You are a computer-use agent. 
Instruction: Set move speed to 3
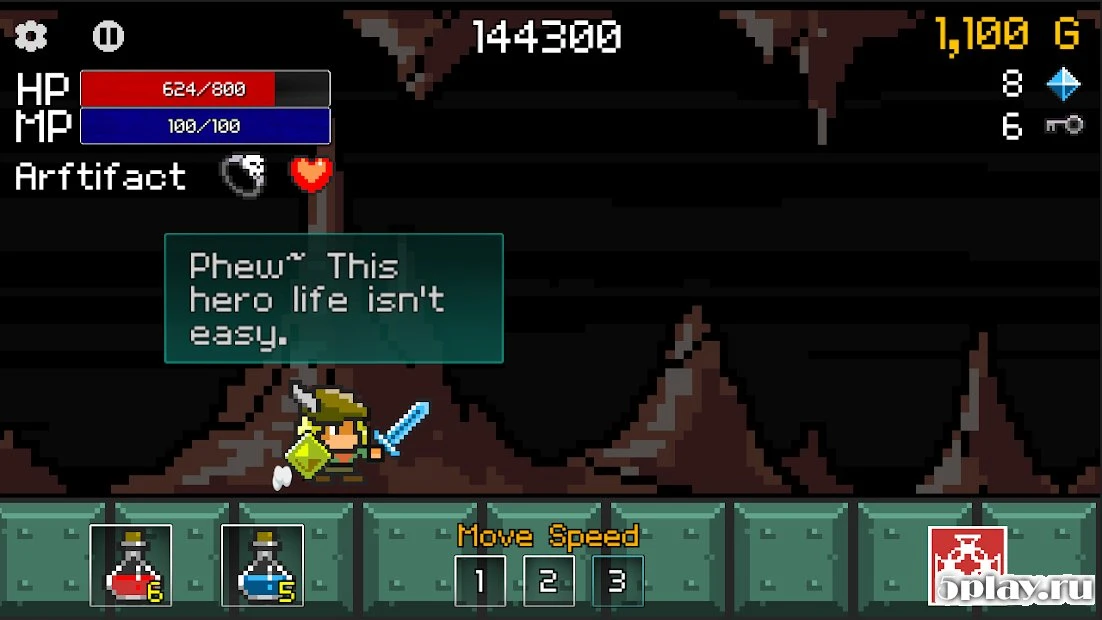(617, 581)
